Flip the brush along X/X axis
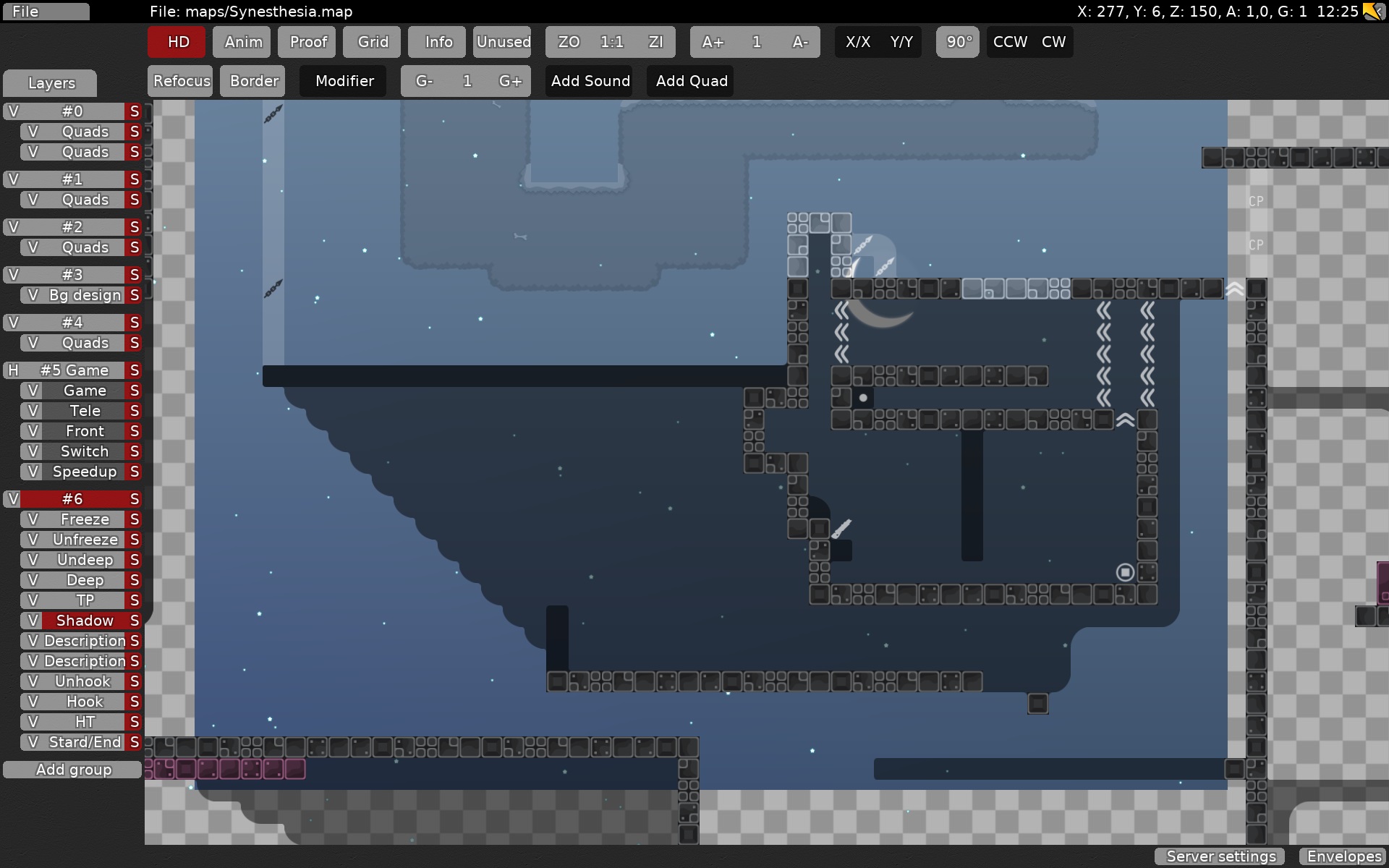 pos(858,42)
